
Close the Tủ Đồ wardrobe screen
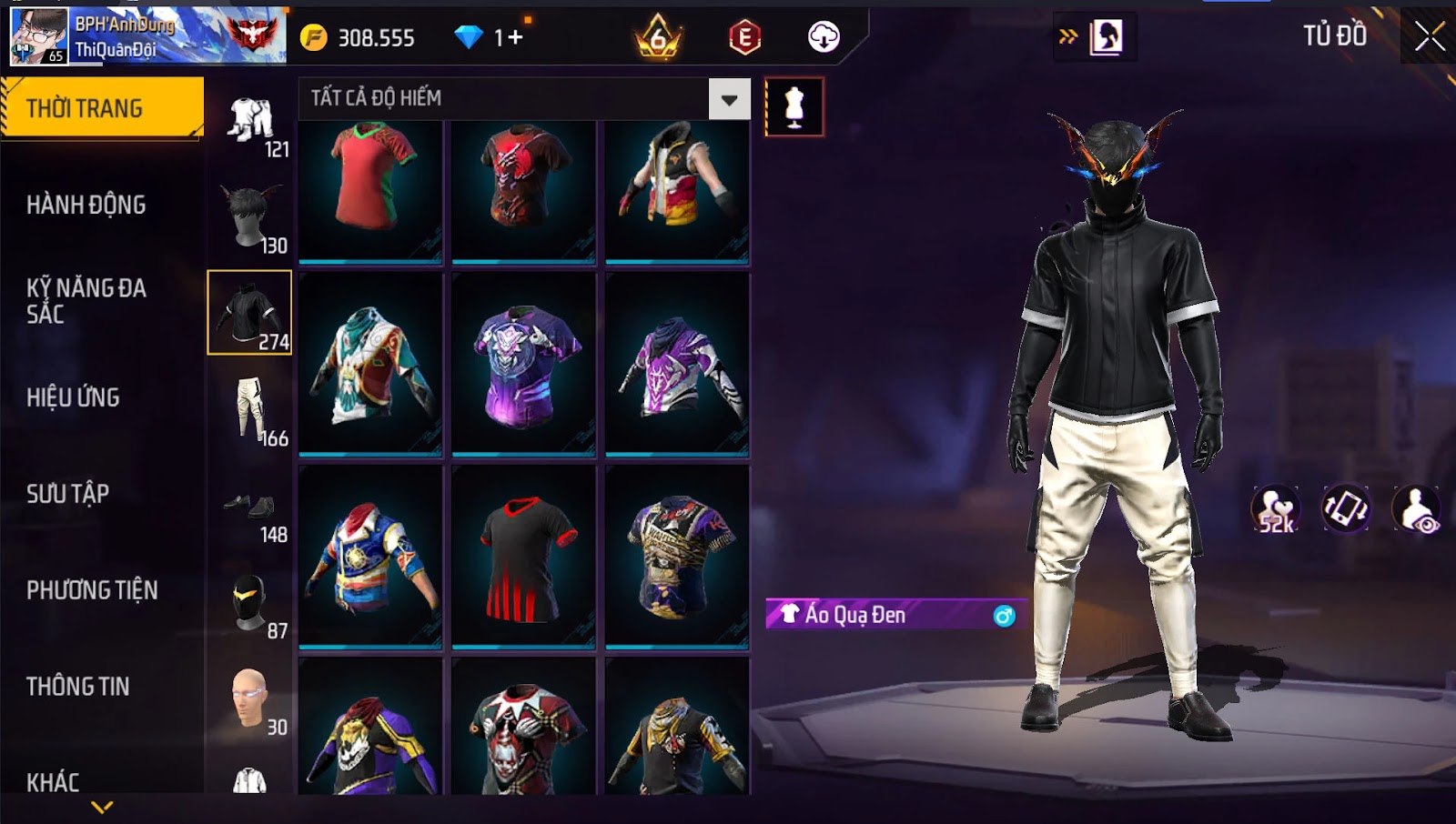[x=1430, y=36]
